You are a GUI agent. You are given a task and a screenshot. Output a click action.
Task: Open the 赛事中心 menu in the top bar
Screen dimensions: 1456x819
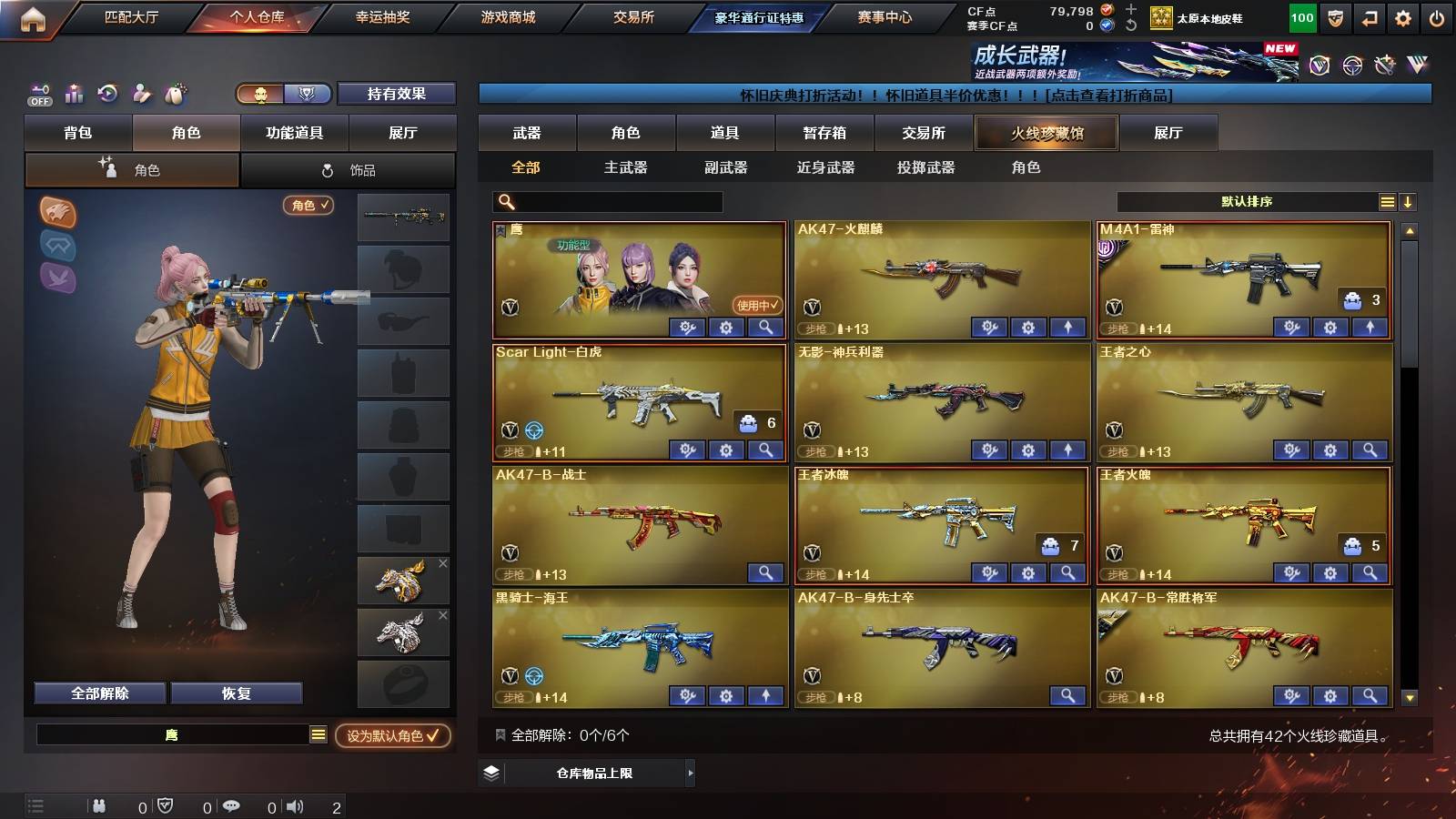tap(885, 15)
